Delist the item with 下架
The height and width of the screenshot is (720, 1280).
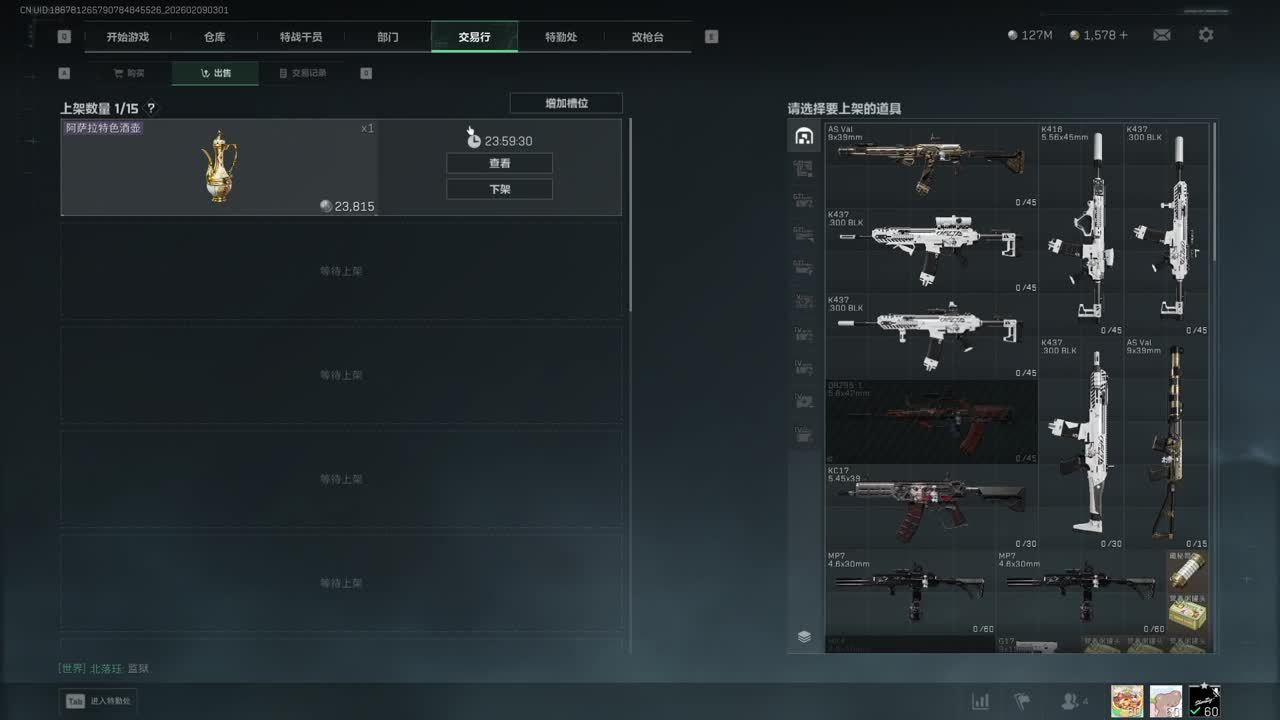[x=499, y=189]
